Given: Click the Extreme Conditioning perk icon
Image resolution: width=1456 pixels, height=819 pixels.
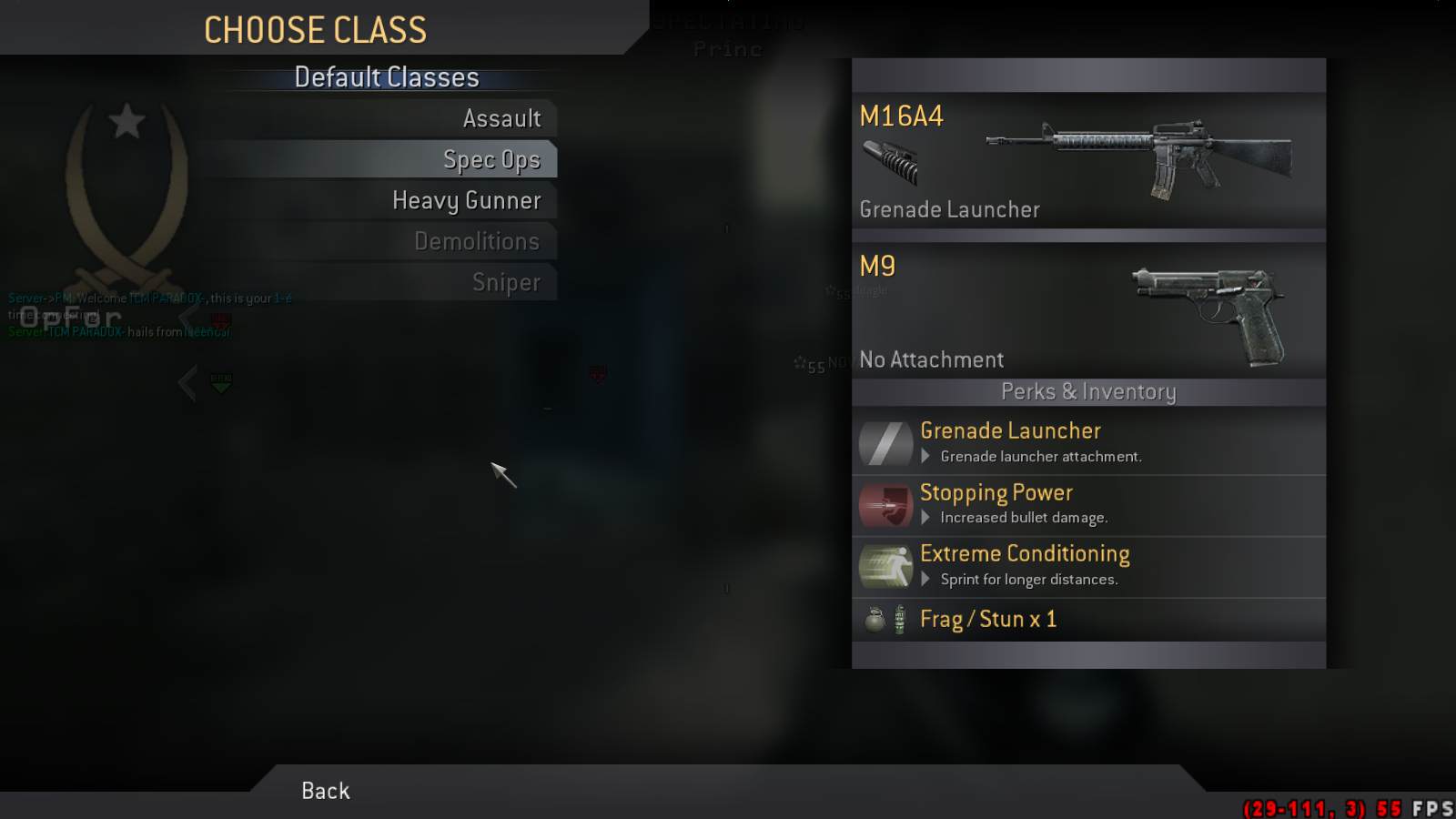Looking at the screenshot, I should 885,566.
